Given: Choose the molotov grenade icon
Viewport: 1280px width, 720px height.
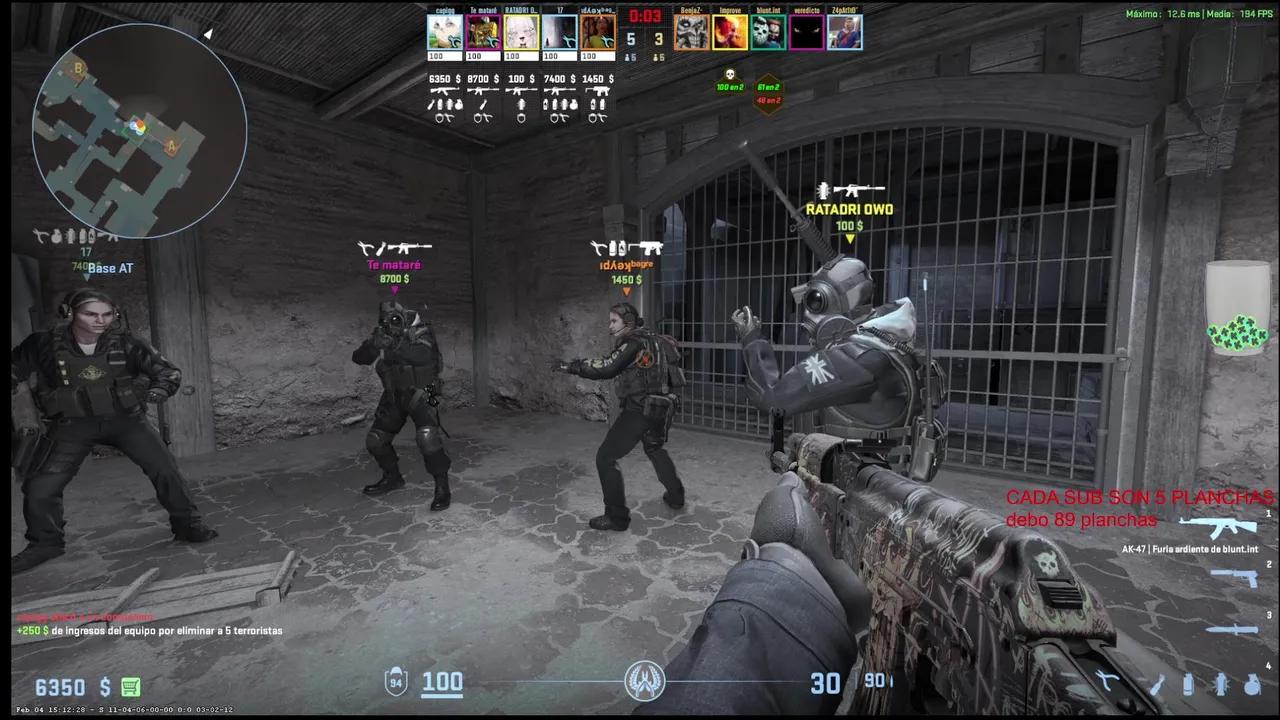Looking at the screenshot, I should (x=1157, y=684).
